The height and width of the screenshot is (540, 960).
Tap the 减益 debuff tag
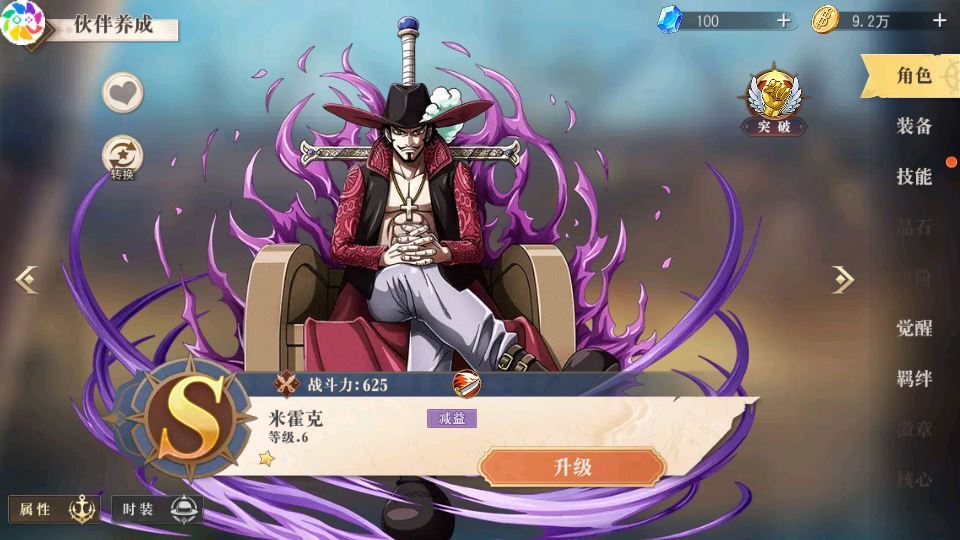coord(451,418)
